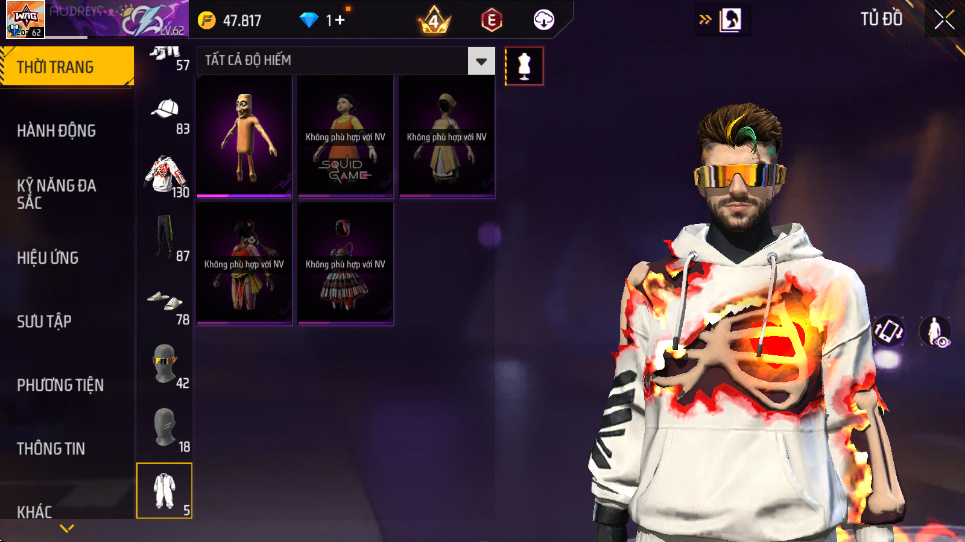Screen dimensions: 965x542
Task: Toggle the mannequin preview button
Action: coord(524,66)
